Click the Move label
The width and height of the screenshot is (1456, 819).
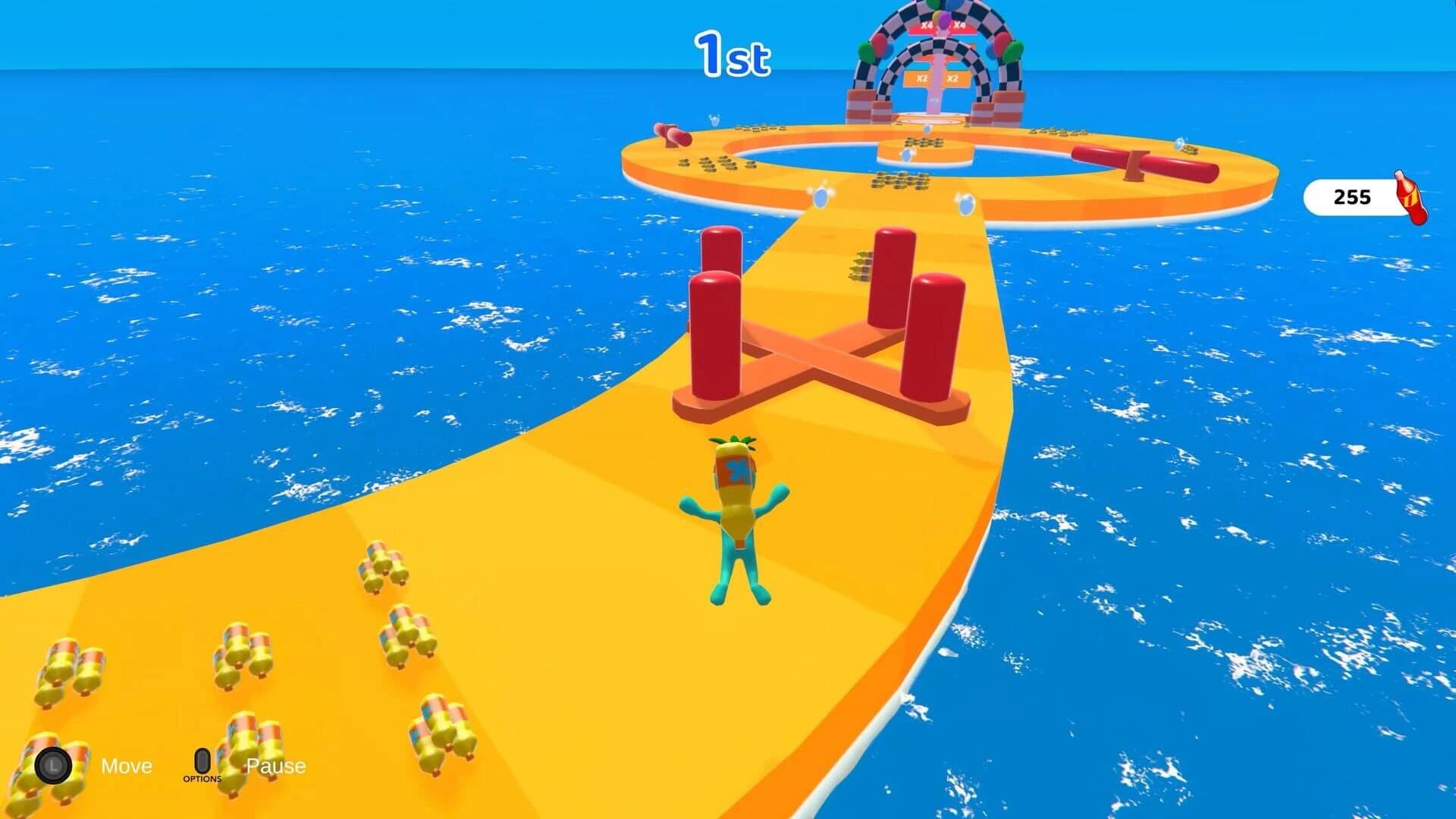[x=127, y=766]
